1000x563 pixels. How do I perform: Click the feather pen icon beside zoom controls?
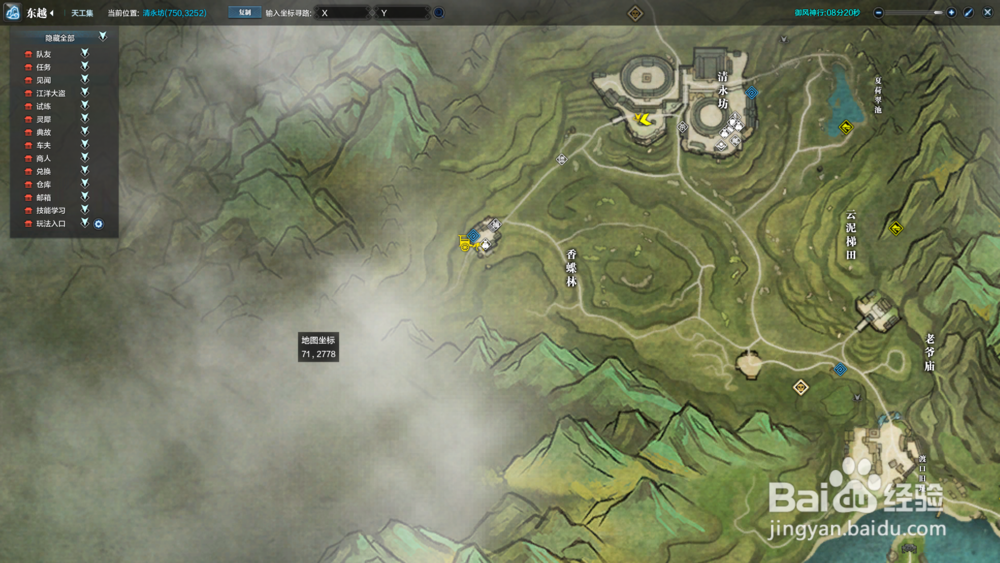[967, 13]
